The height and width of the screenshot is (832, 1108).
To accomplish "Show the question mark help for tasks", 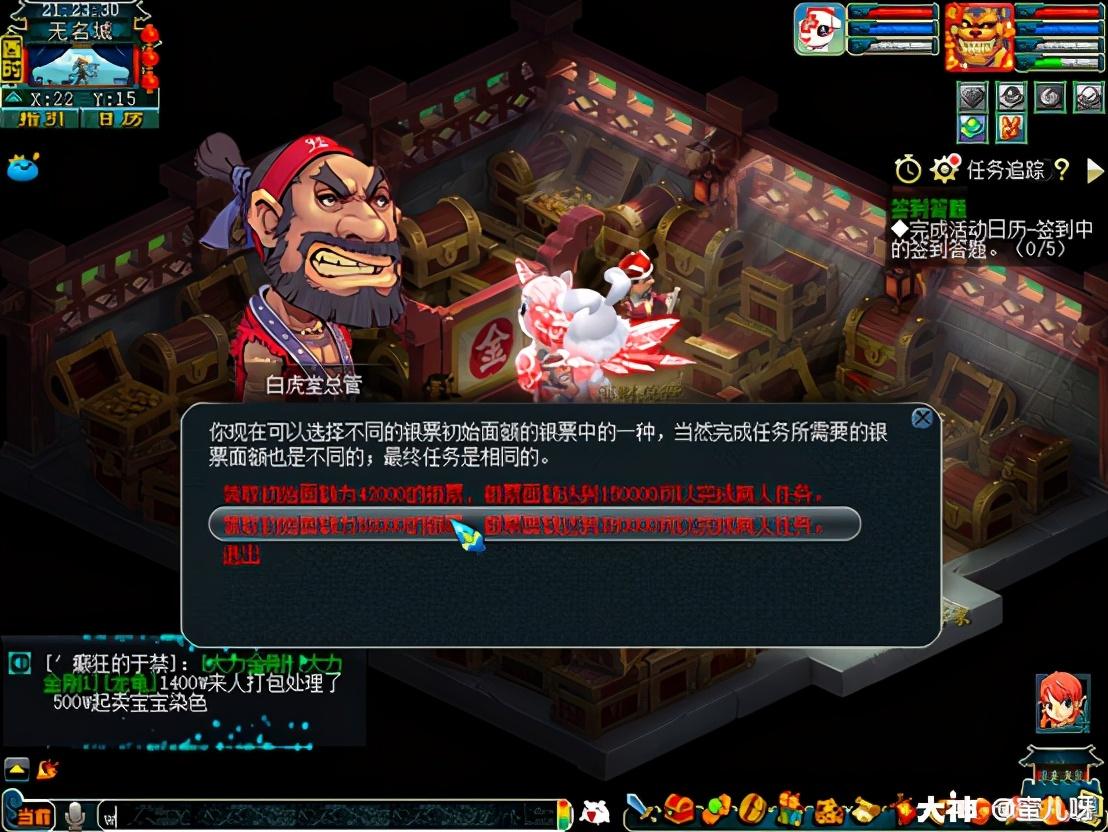I will click(1061, 170).
